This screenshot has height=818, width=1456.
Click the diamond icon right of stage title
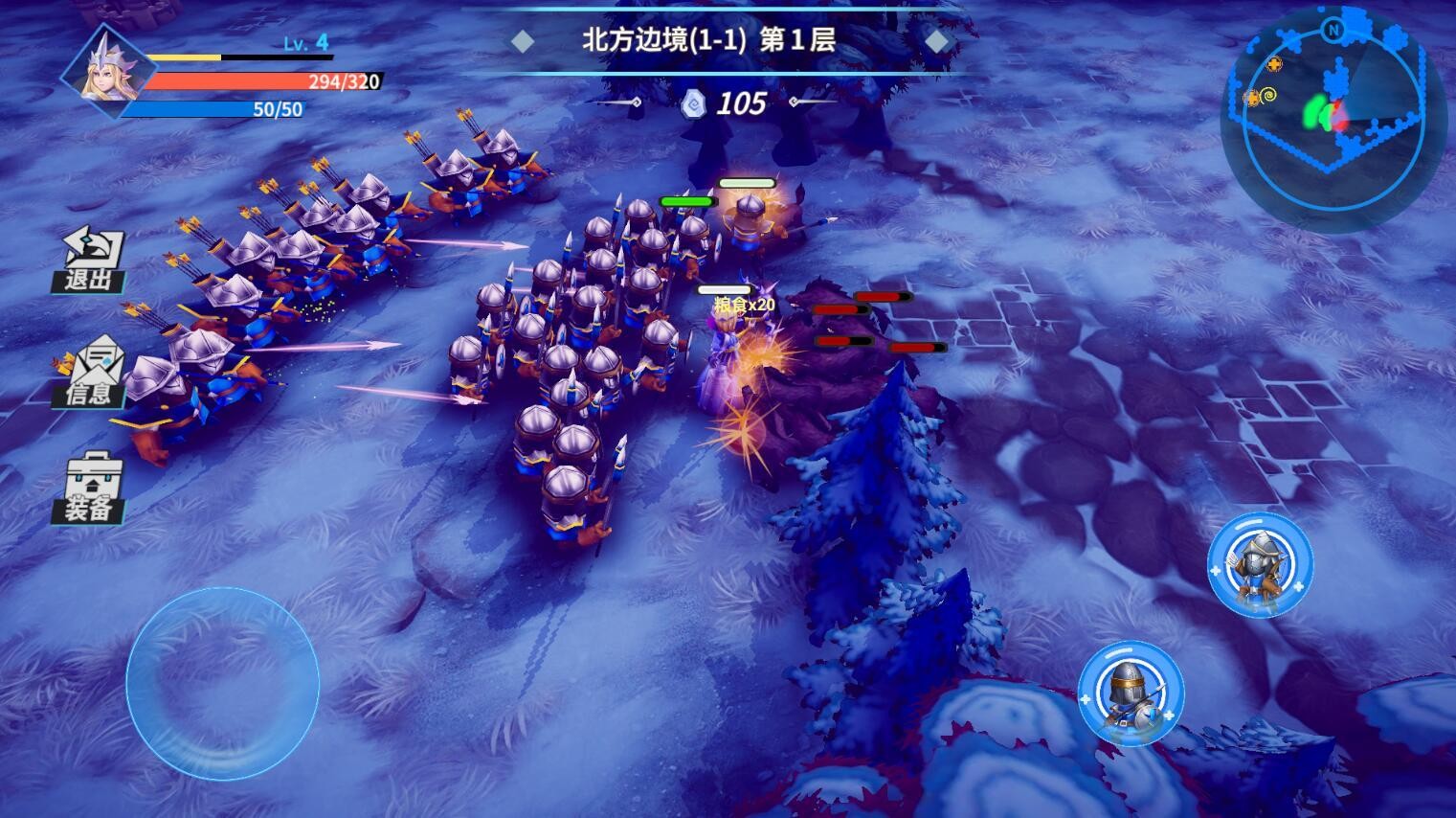point(937,40)
